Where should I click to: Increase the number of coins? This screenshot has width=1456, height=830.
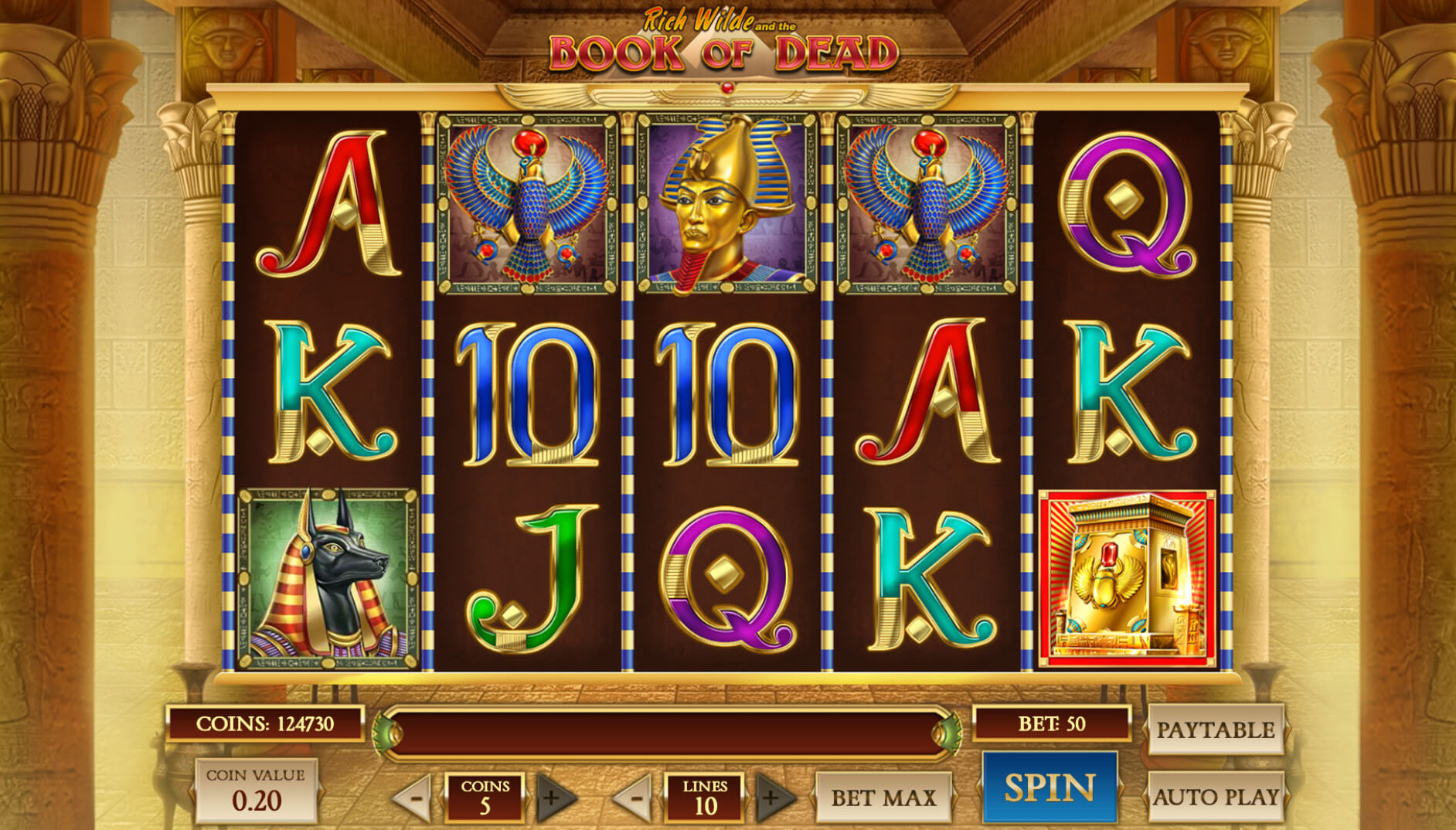(554, 797)
